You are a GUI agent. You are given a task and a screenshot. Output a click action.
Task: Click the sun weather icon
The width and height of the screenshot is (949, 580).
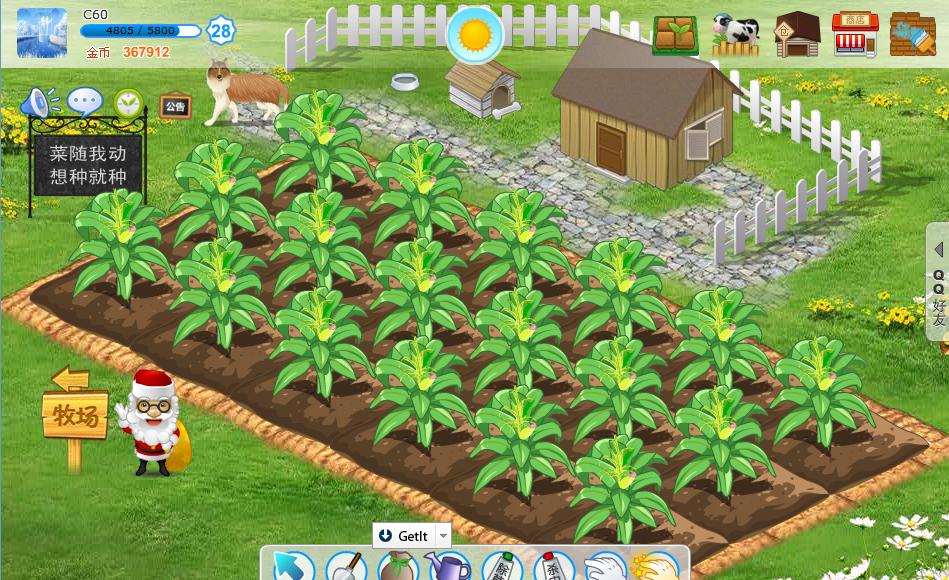[x=475, y=35]
